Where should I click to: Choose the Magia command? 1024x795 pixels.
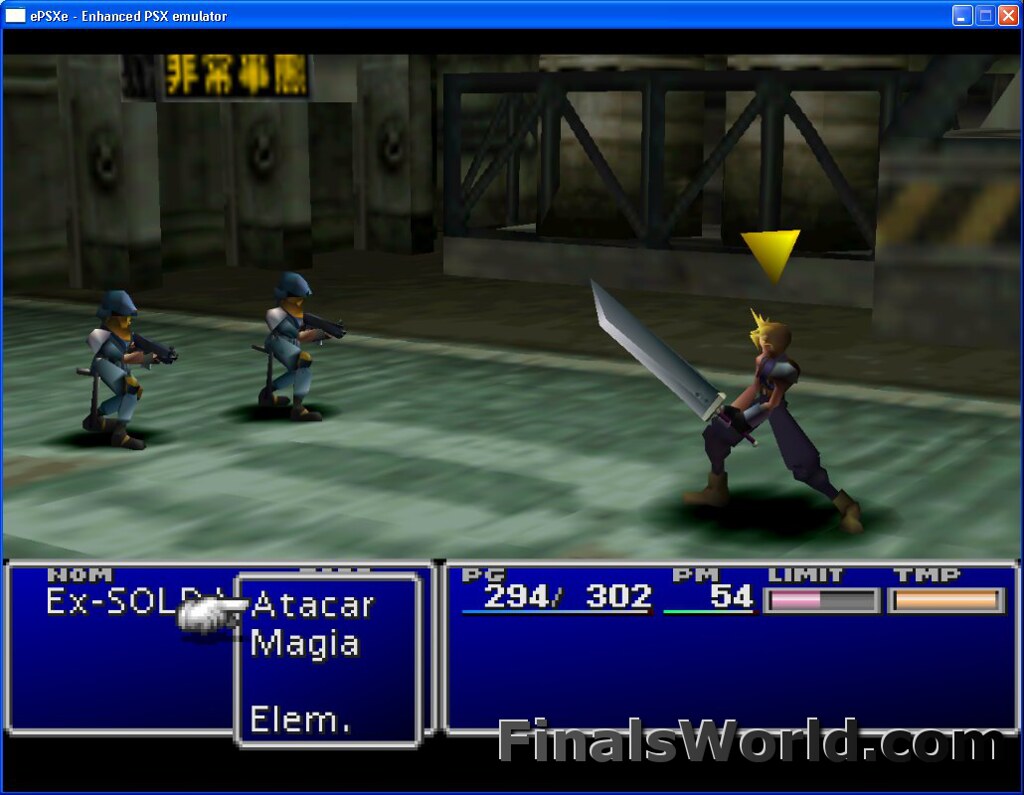[305, 643]
